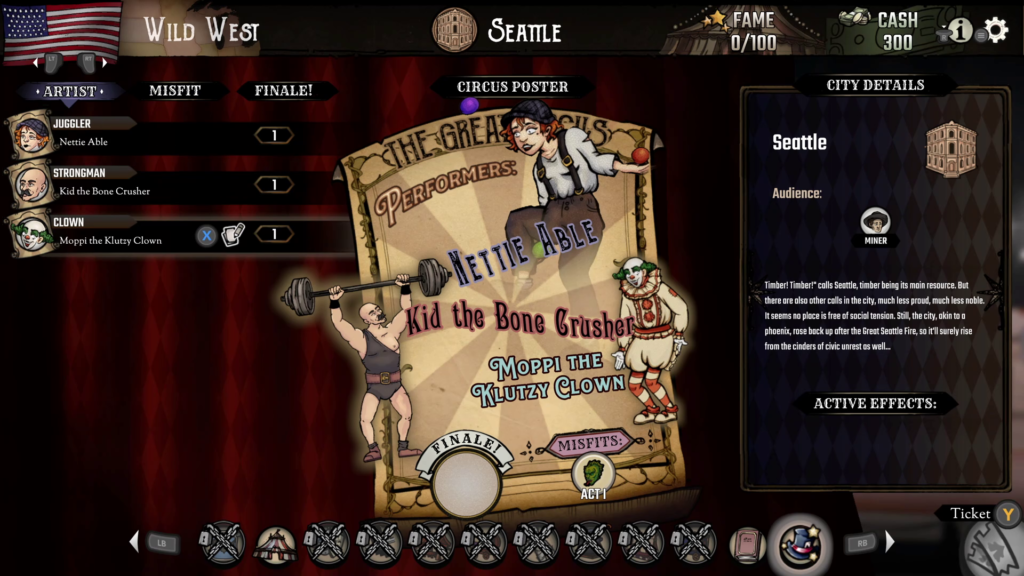
Task: Select the Finale! tab
Action: click(x=283, y=91)
